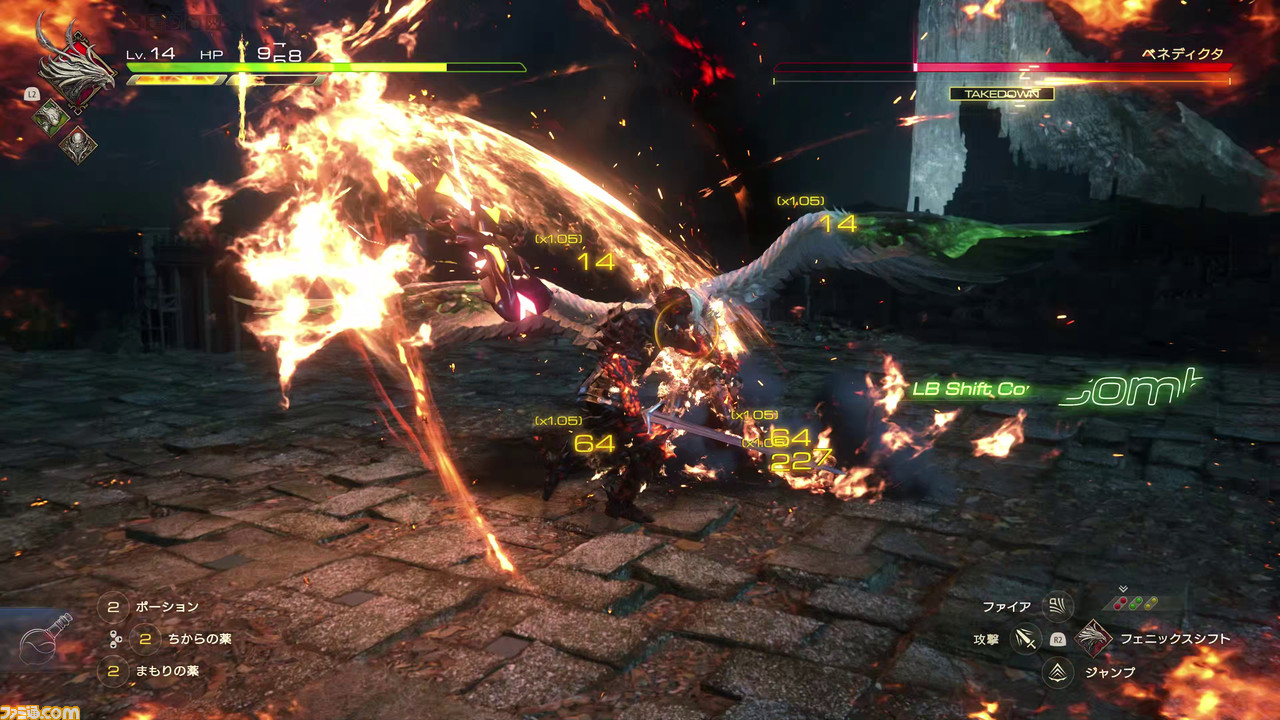Trigger the フェニックスシフト Eikon ability
The width and height of the screenshot is (1280, 720).
pyautogui.click(x=1095, y=638)
